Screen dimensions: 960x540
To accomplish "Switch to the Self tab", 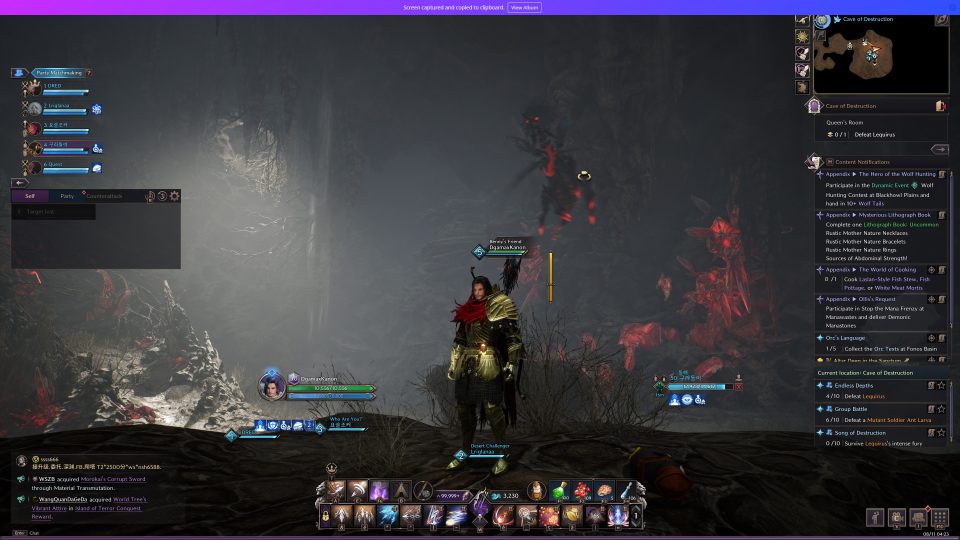I will pos(30,196).
